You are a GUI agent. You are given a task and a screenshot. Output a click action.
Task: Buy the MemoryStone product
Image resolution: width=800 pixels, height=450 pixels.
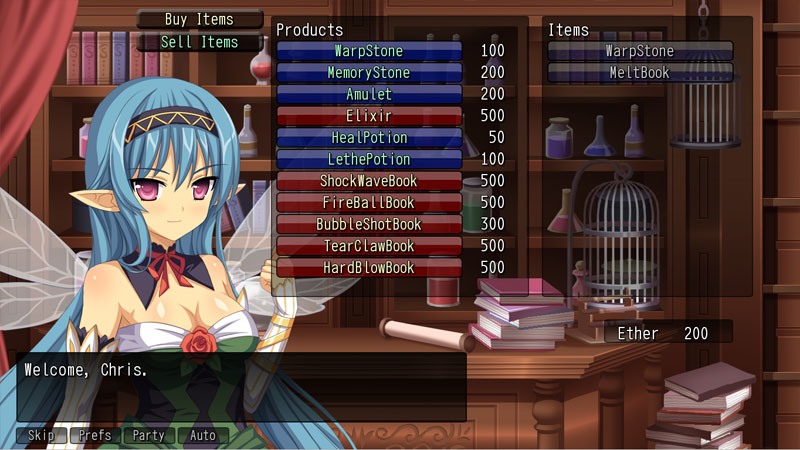[x=369, y=73]
